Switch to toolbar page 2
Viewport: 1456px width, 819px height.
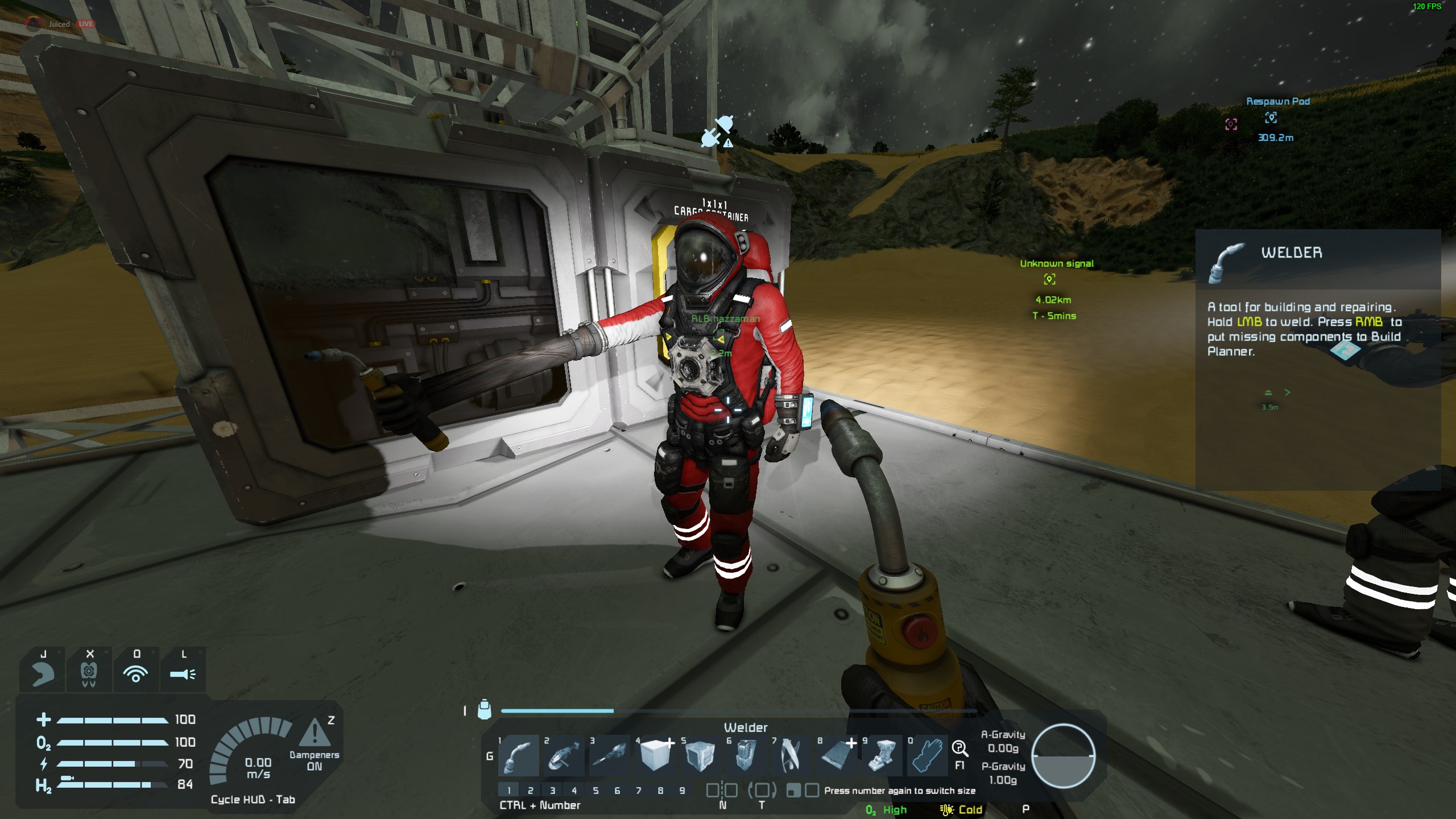click(x=530, y=791)
